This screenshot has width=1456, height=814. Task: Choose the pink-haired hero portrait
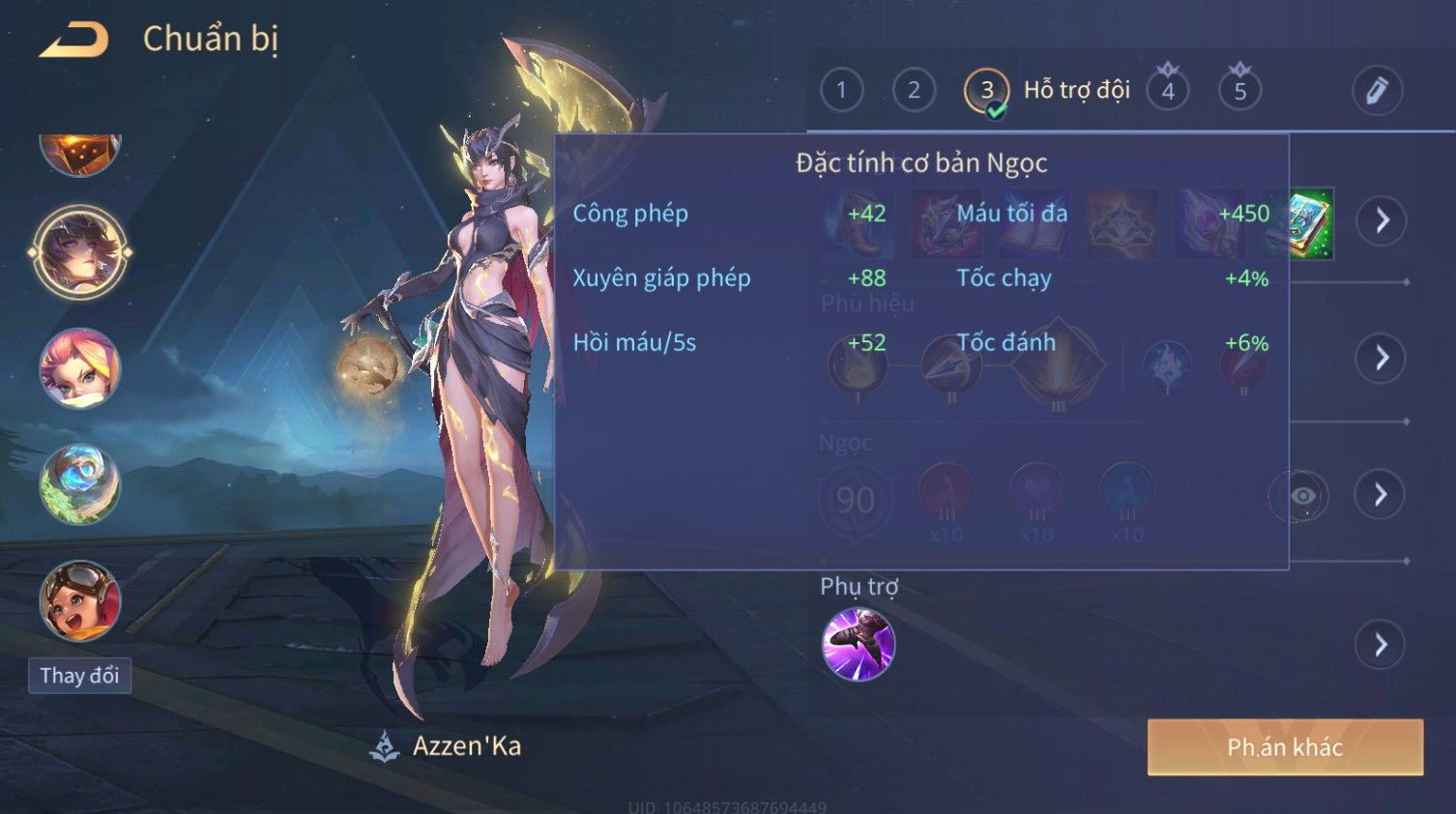point(80,368)
